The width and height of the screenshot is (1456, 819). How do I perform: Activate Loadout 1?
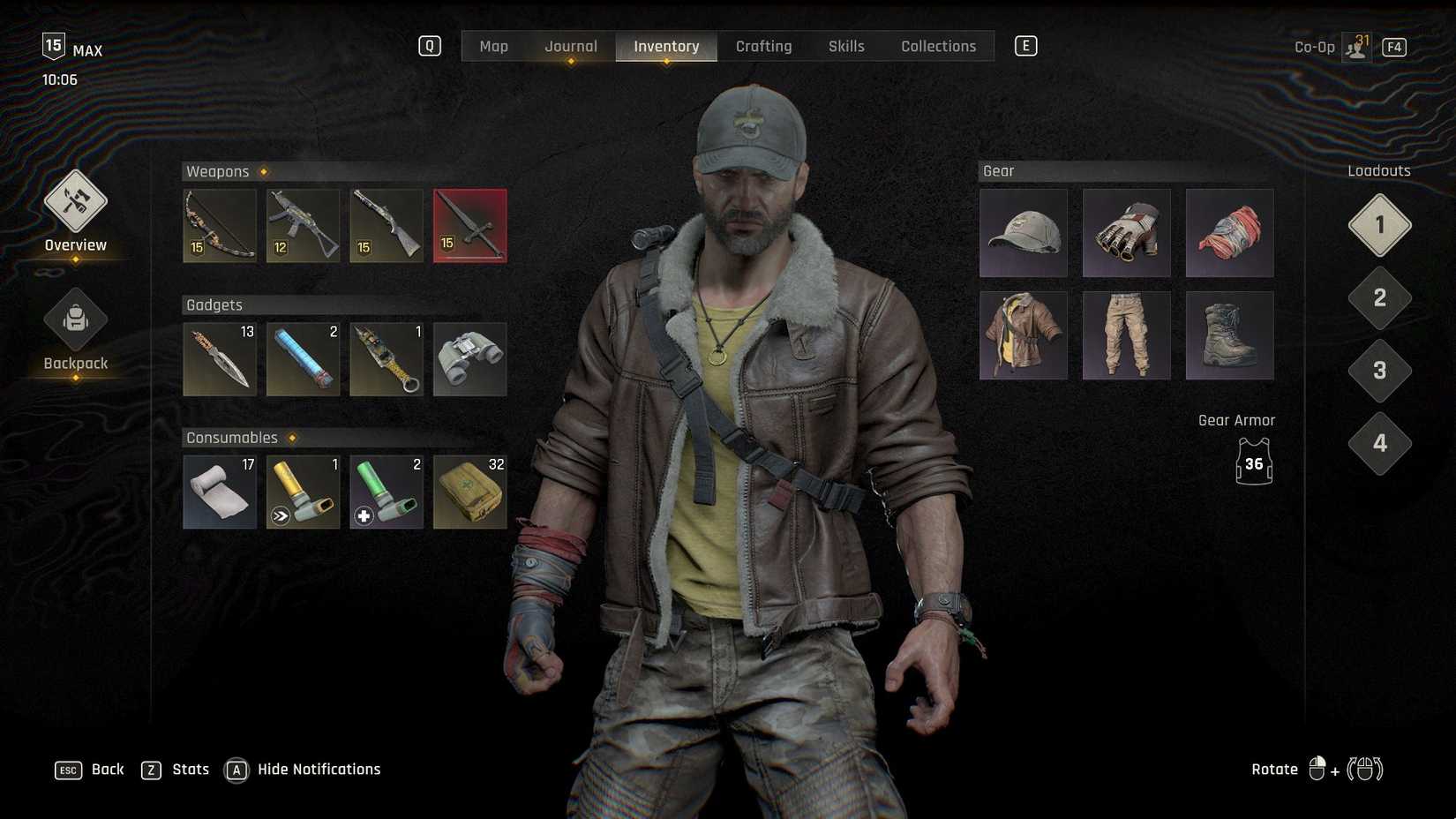tap(1378, 225)
